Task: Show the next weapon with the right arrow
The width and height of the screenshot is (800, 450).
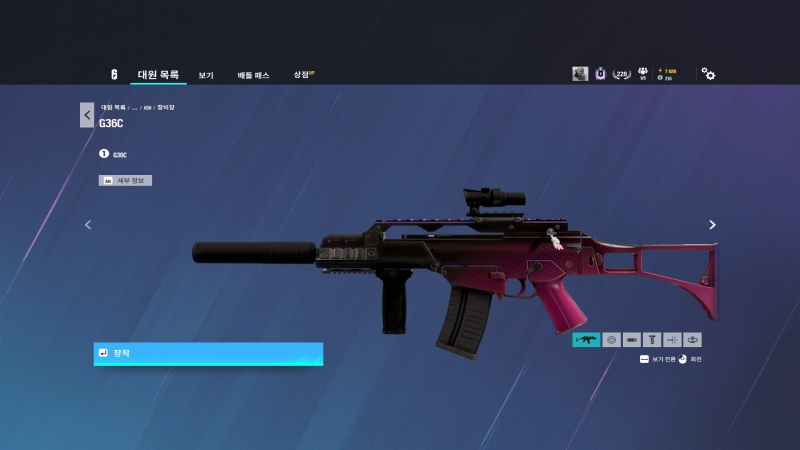Action: pyautogui.click(x=712, y=225)
